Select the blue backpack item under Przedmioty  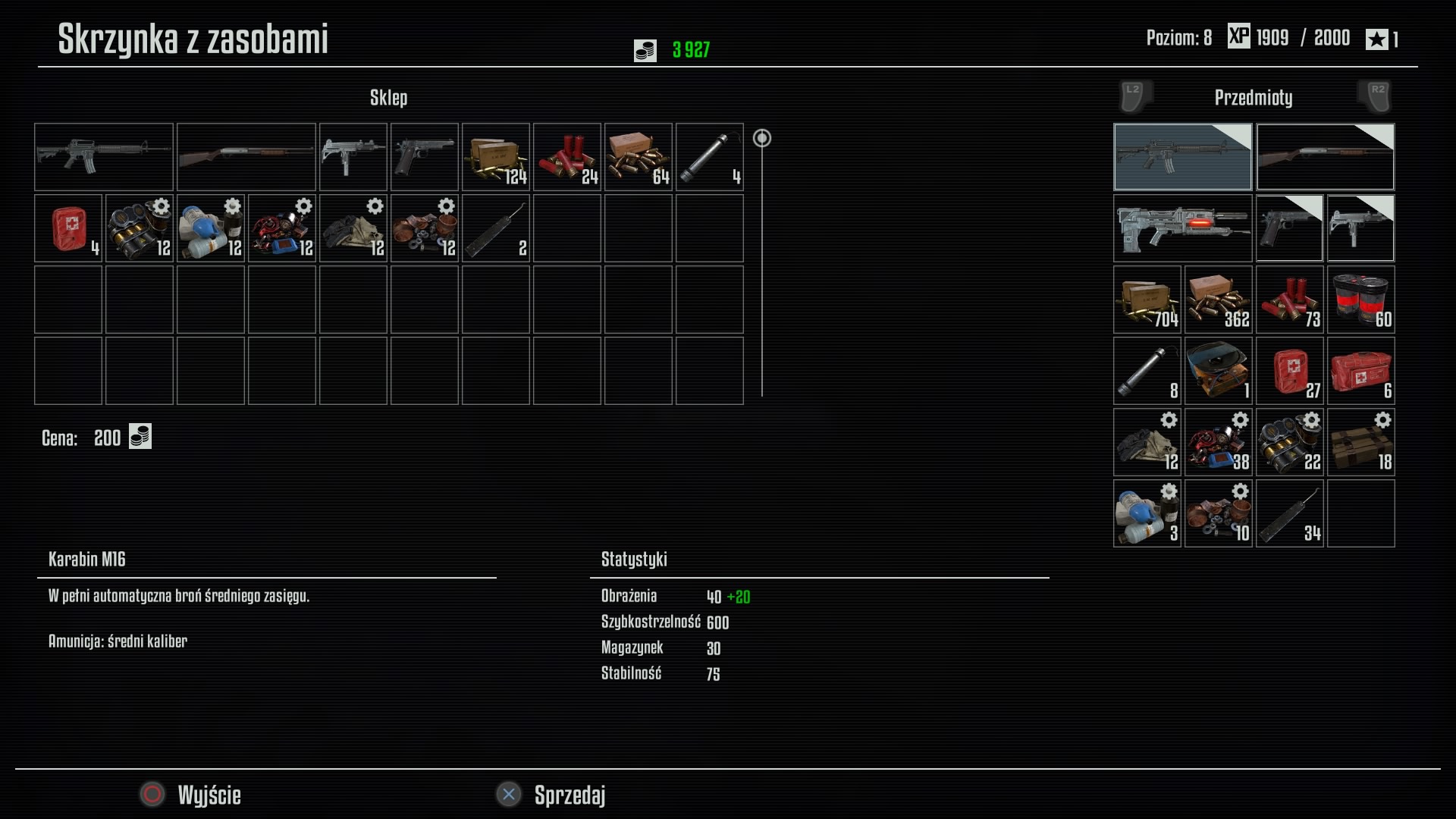coord(1219,371)
